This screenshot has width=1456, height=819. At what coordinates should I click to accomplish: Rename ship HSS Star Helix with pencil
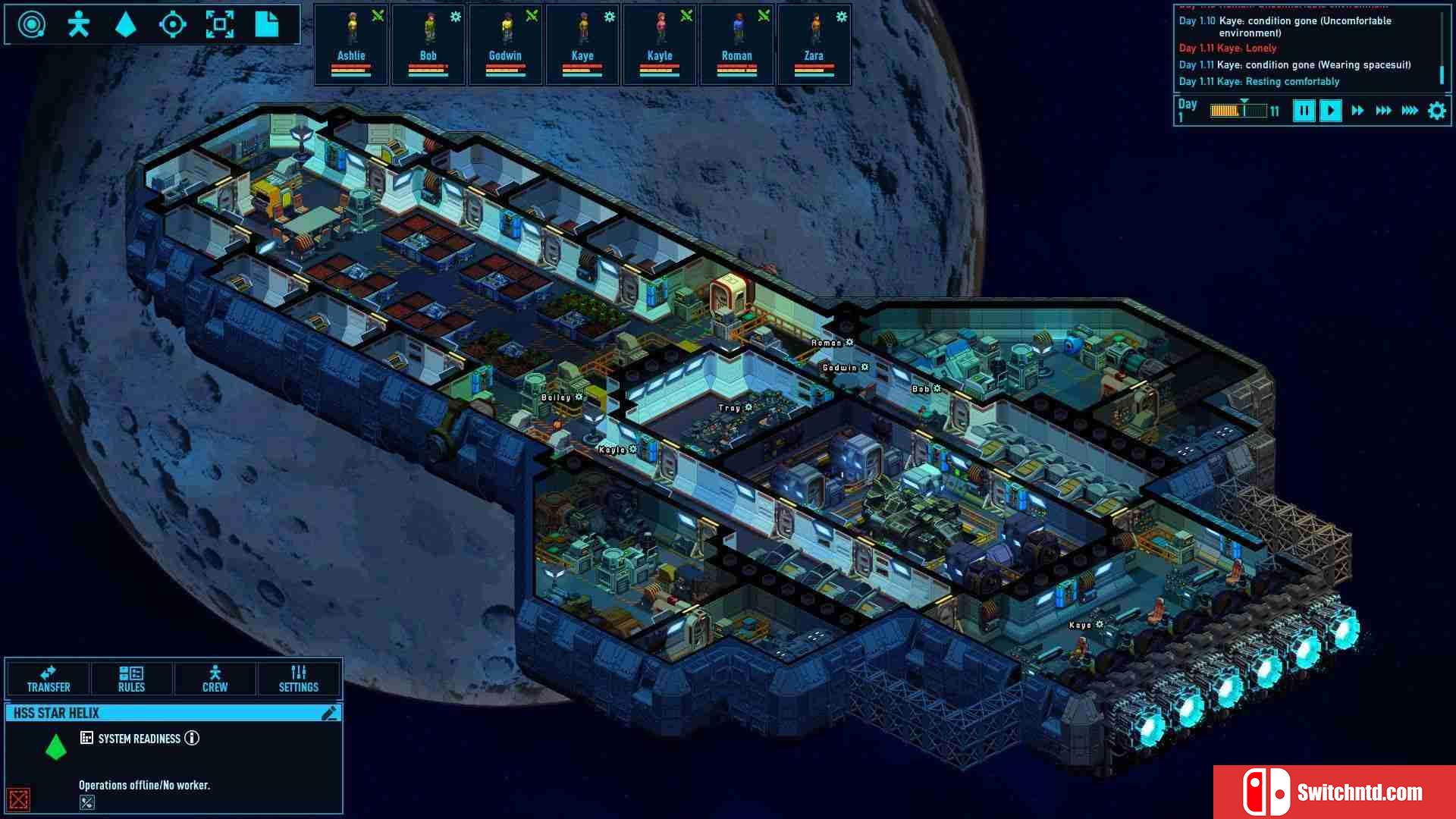click(329, 713)
